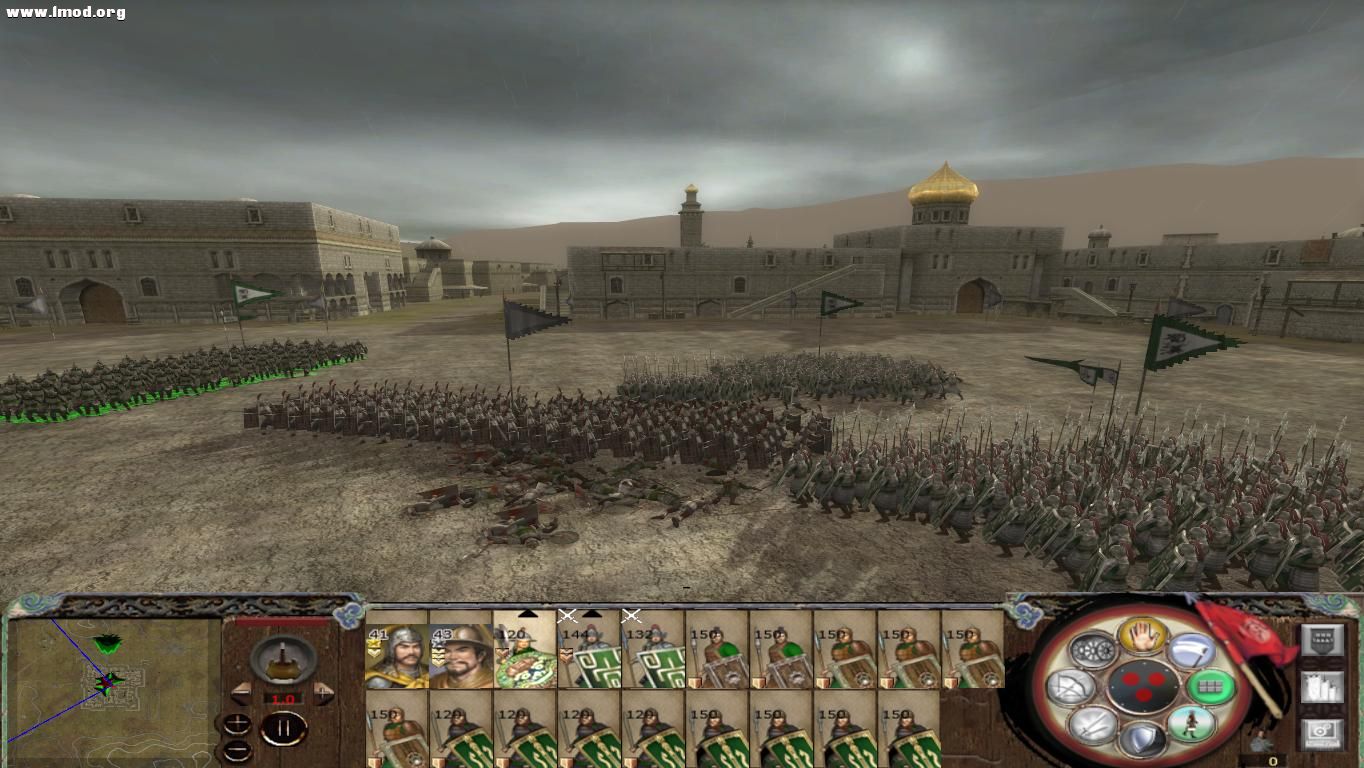
Task: Toggle the middle silver scroll button on right
Action: [1321, 688]
